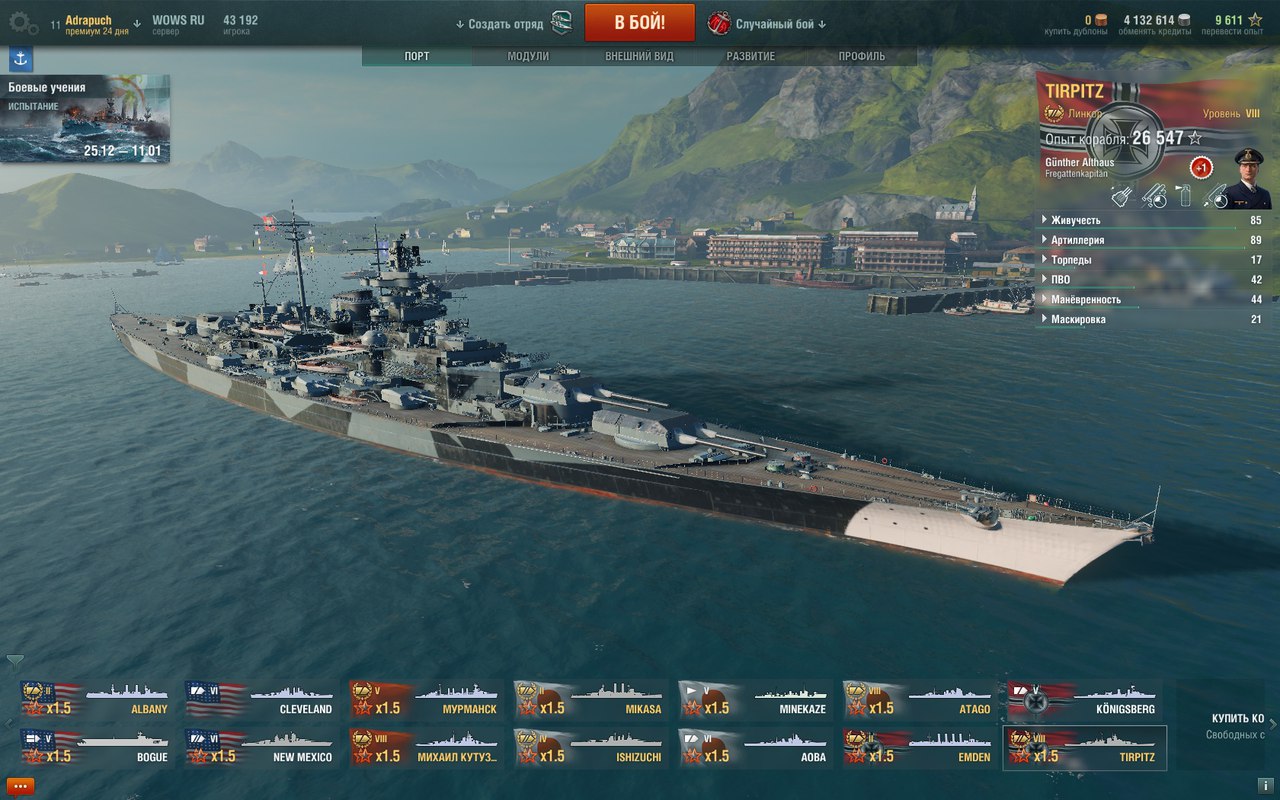Select the Михаил Кутузов ship slot
1280x800 pixels.
click(425, 748)
